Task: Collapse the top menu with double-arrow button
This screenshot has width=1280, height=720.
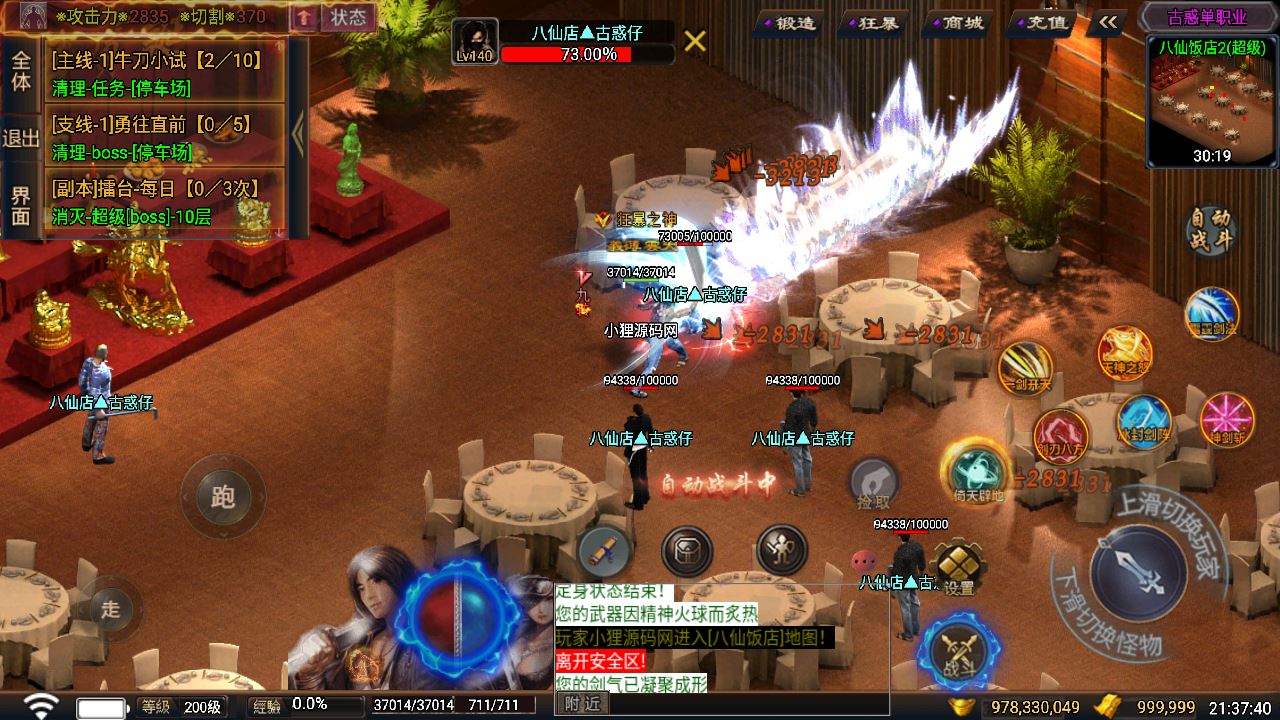Action: point(1107,22)
